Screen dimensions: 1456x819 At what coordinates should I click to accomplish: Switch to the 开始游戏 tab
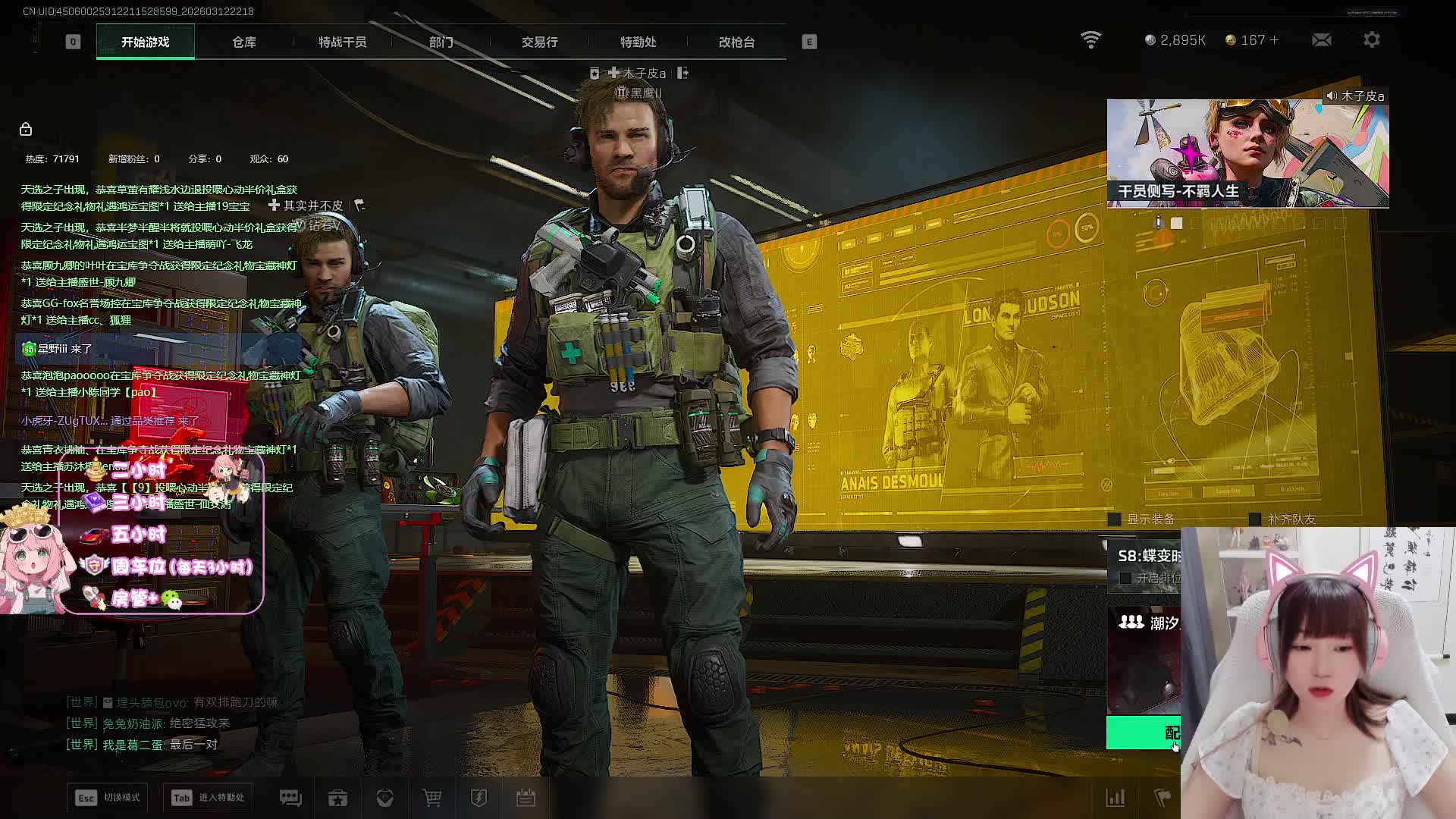pyautogui.click(x=145, y=42)
